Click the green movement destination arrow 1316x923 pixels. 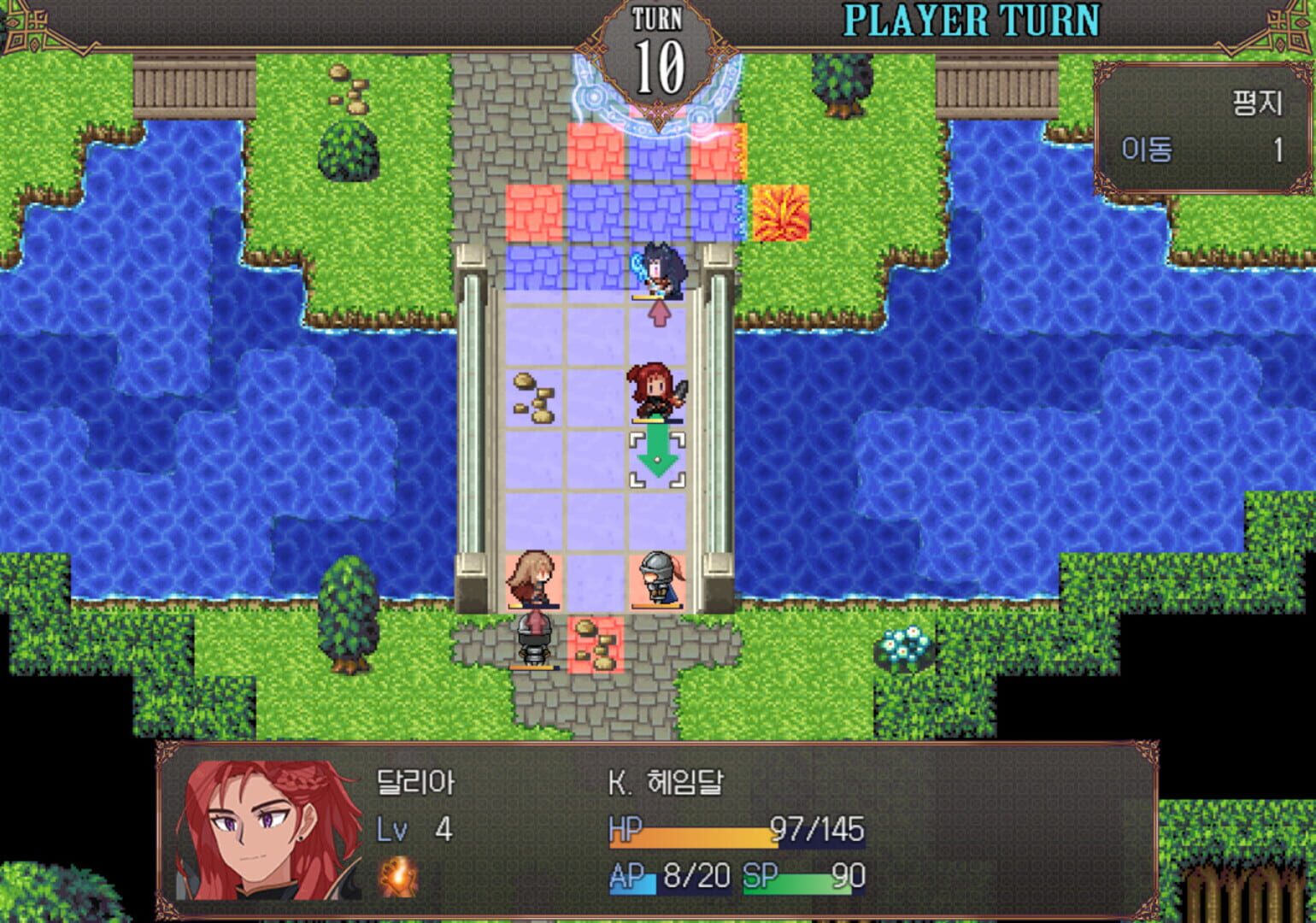click(656, 457)
